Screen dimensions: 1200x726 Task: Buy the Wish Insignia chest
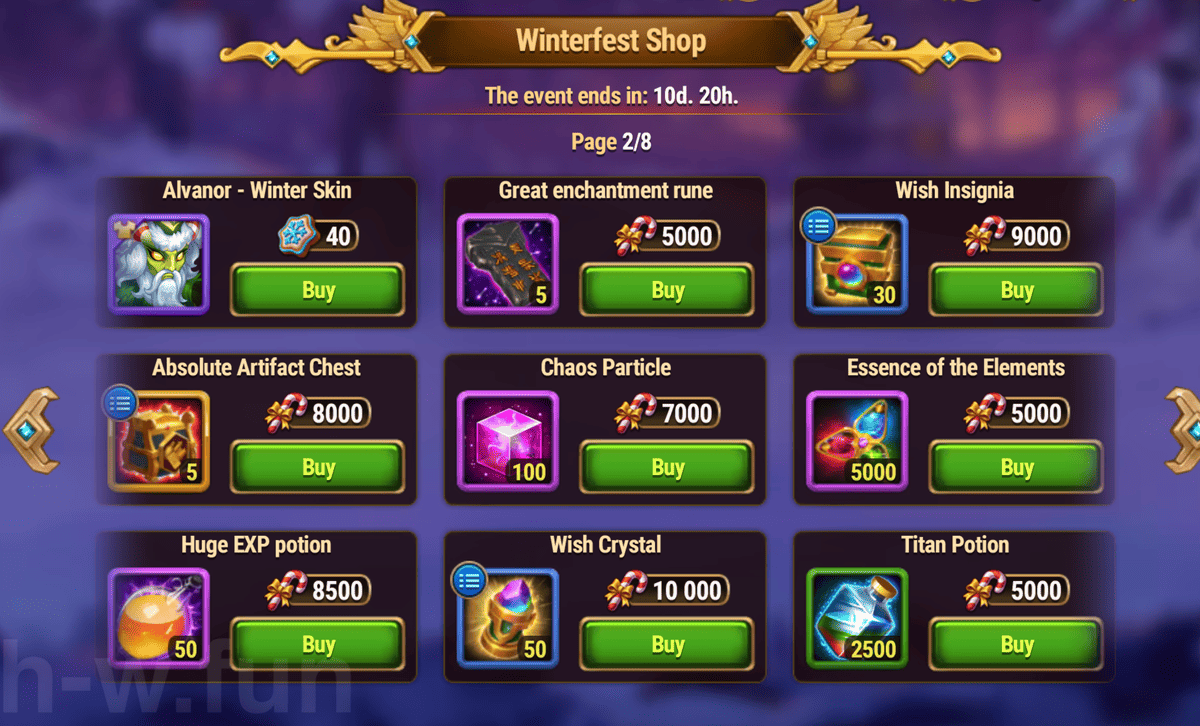coord(1016,291)
